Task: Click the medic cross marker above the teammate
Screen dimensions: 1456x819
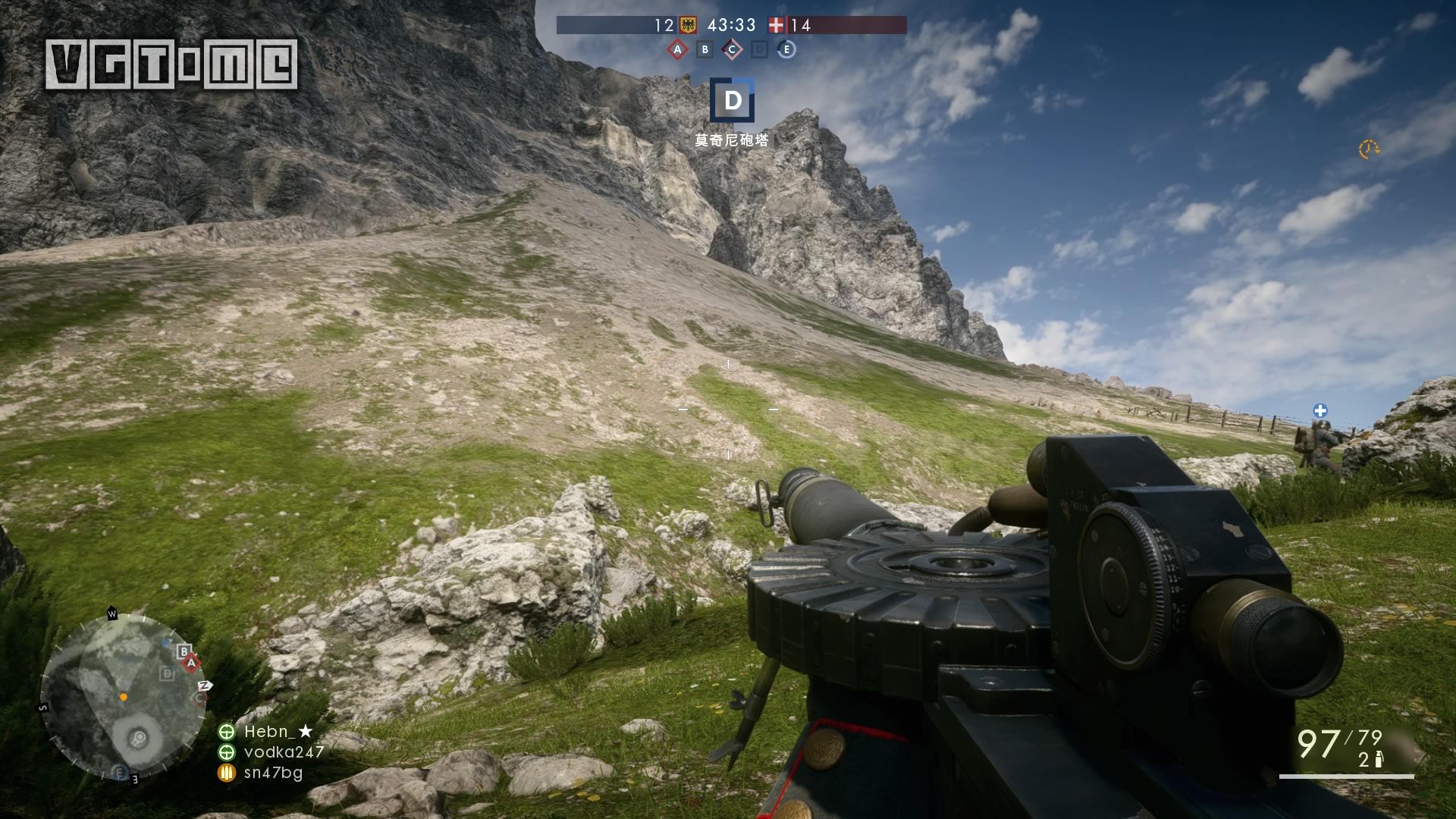Action: point(1320,411)
